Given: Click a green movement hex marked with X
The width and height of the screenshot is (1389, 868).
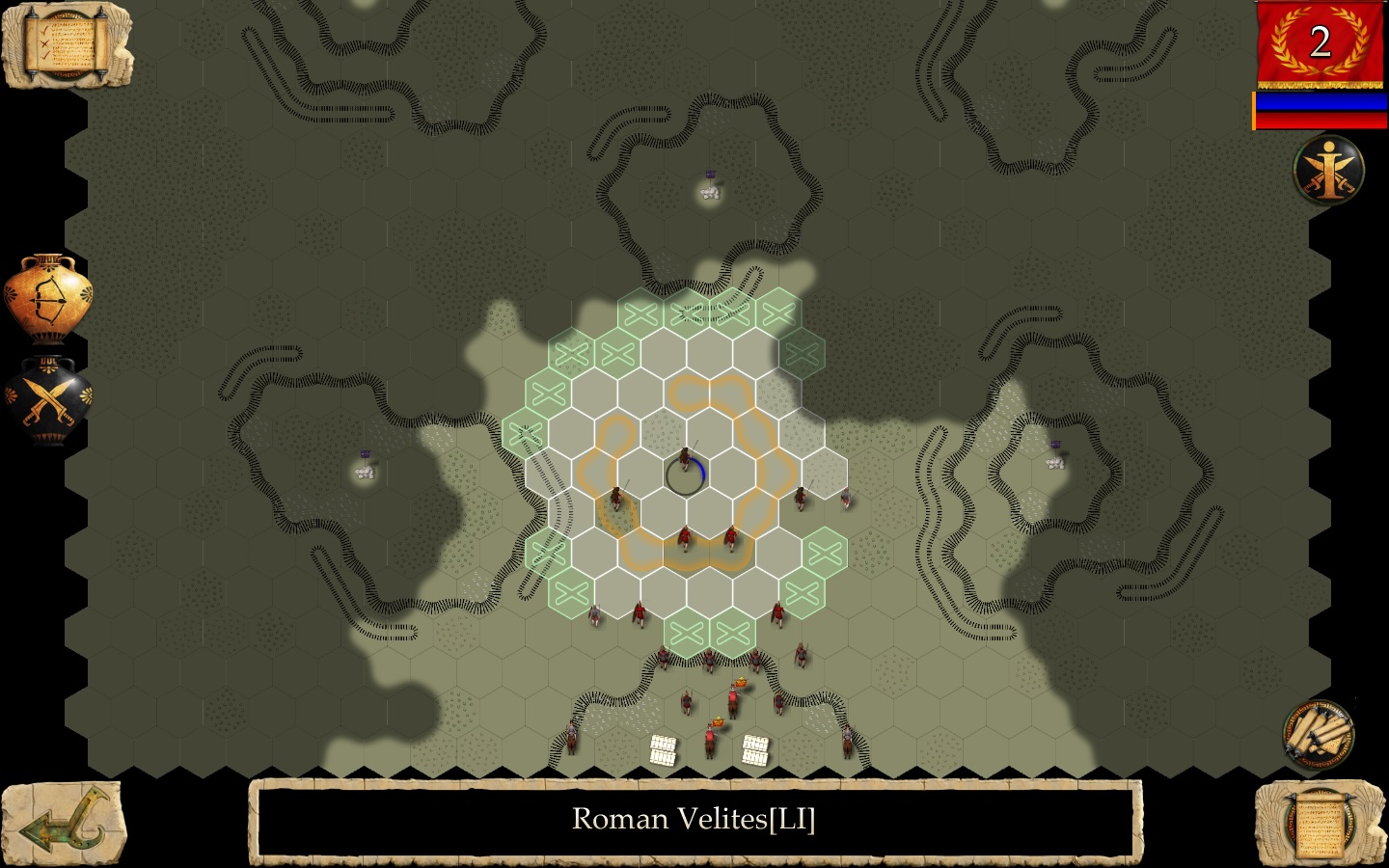Looking at the screenshot, I should (x=637, y=312).
